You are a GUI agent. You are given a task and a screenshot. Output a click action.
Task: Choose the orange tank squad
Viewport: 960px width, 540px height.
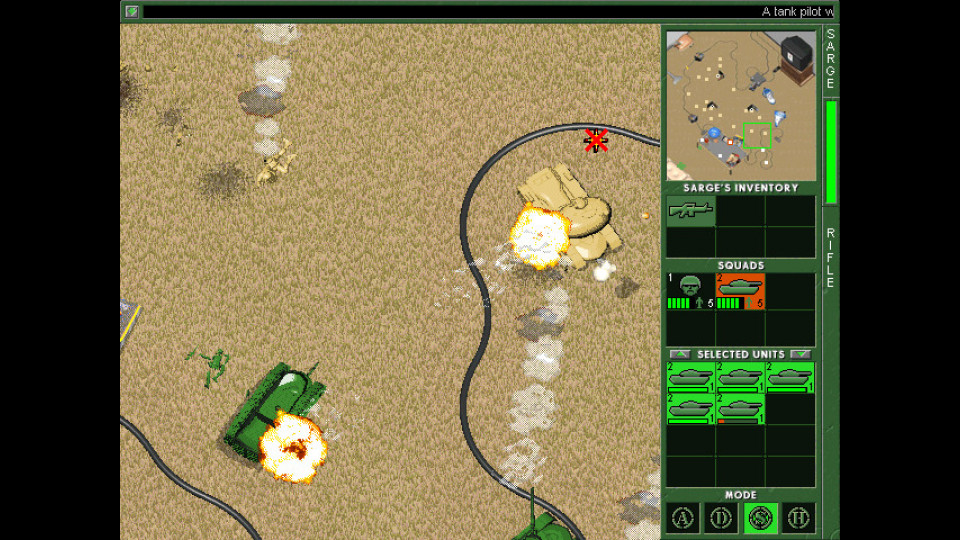pyautogui.click(x=740, y=291)
